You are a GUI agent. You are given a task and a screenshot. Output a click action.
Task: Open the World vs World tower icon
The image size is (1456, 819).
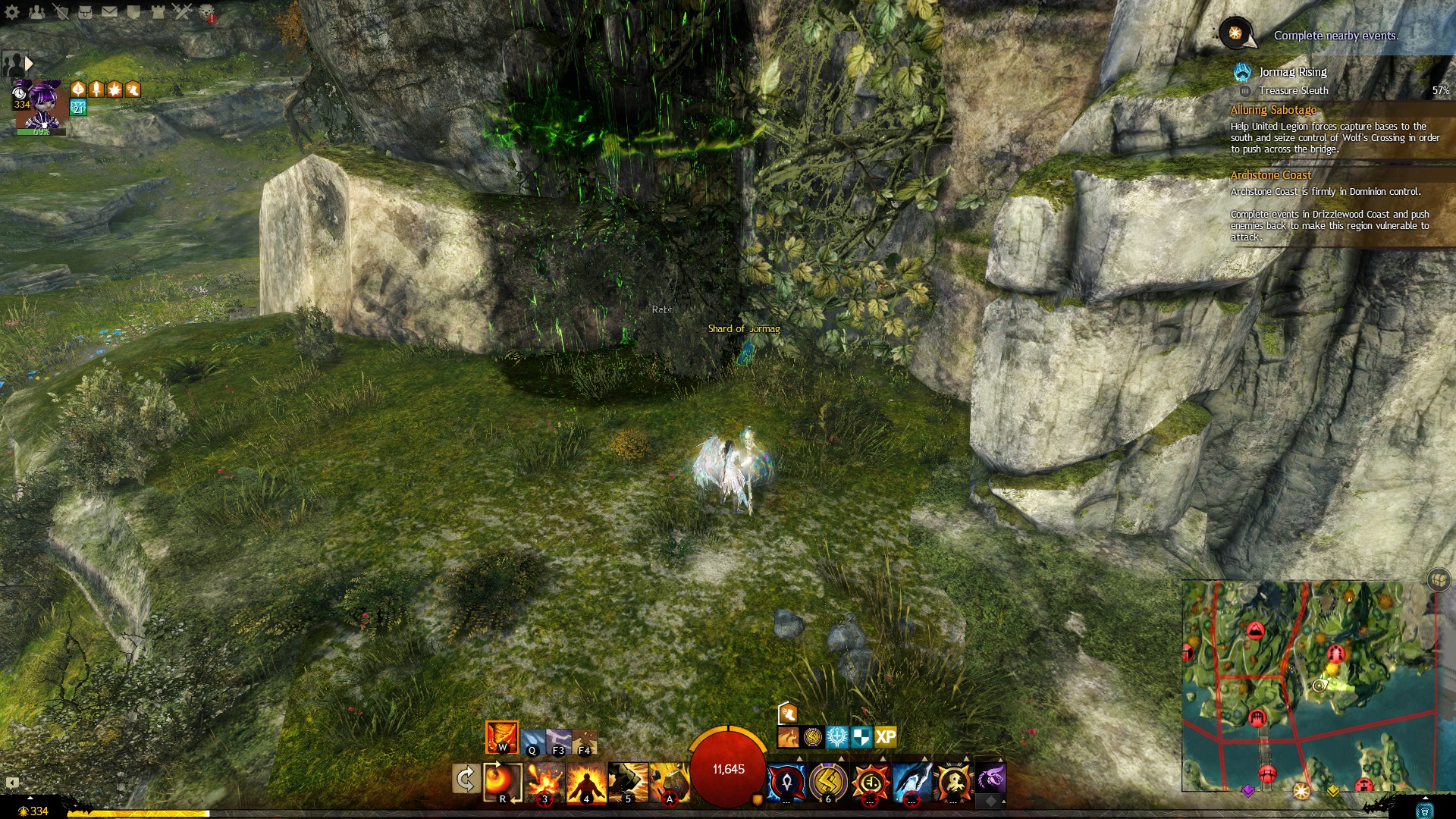[x=158, y=11]
